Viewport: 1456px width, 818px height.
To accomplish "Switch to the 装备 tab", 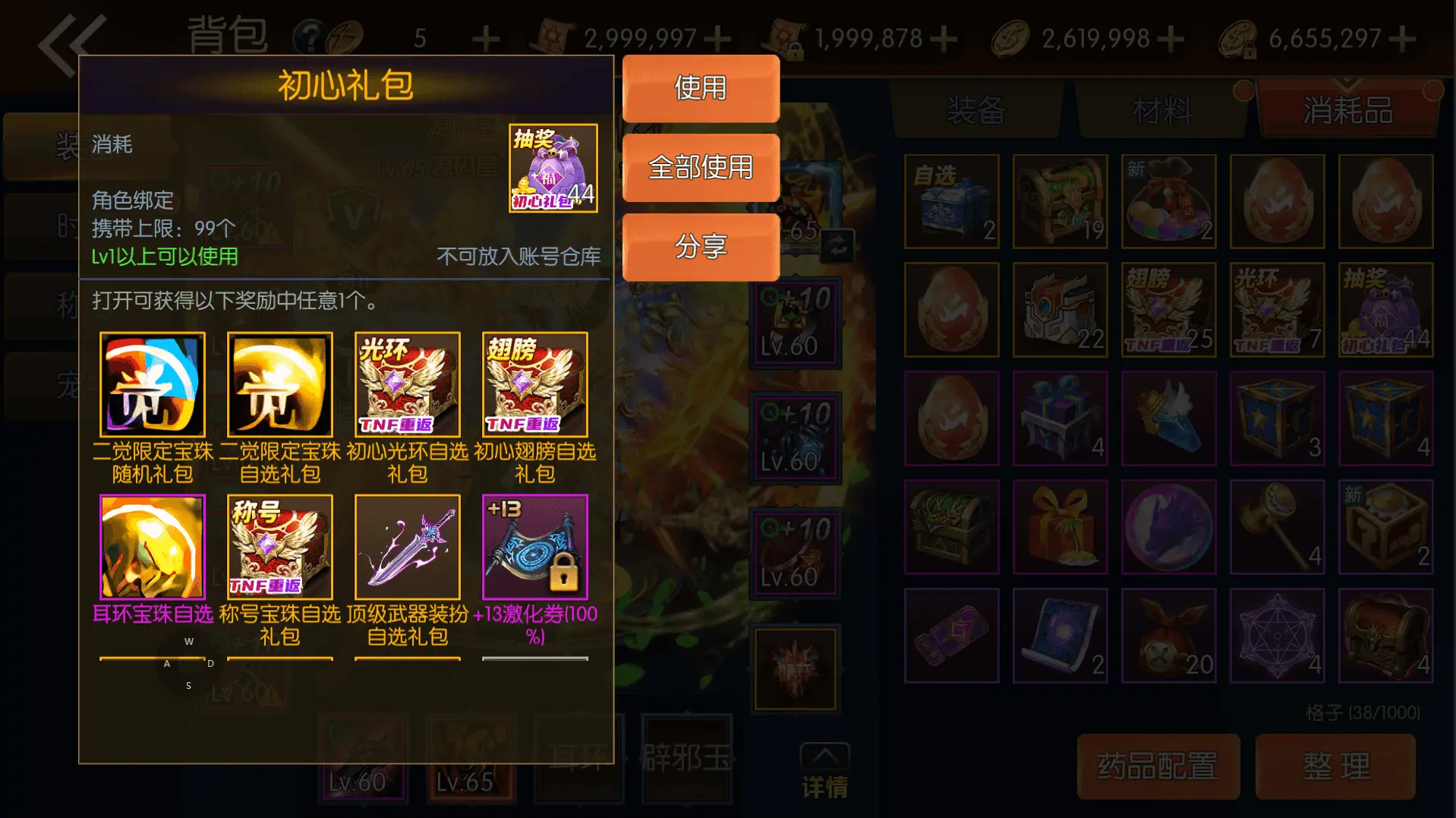I will [x=976, y=111].
